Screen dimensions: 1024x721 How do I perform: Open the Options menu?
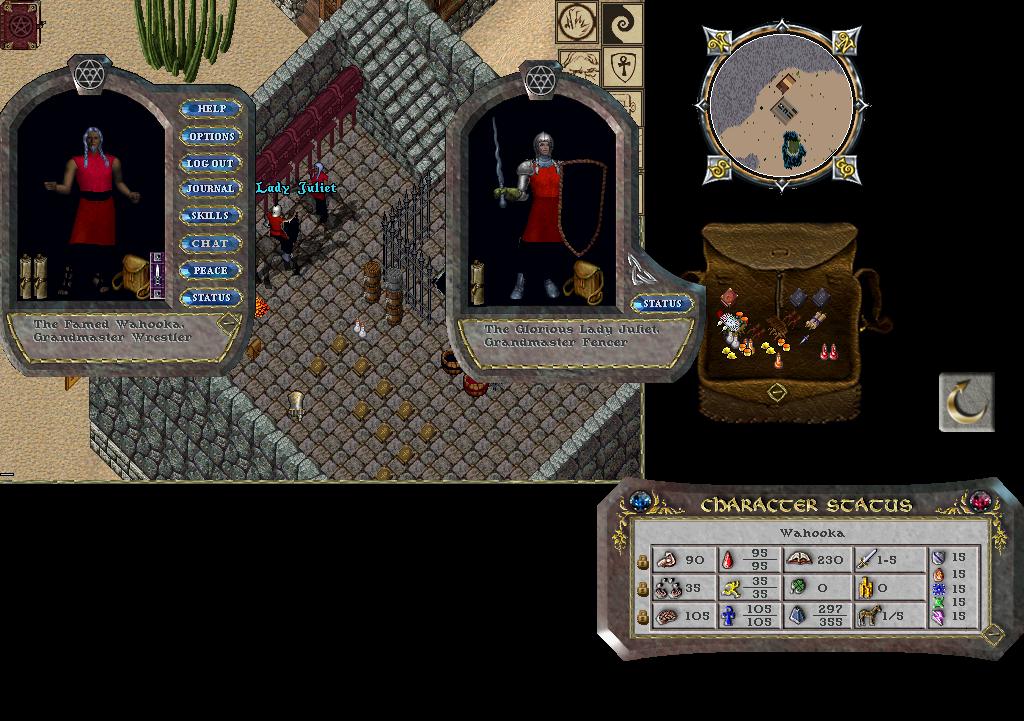tap(211, 136)
